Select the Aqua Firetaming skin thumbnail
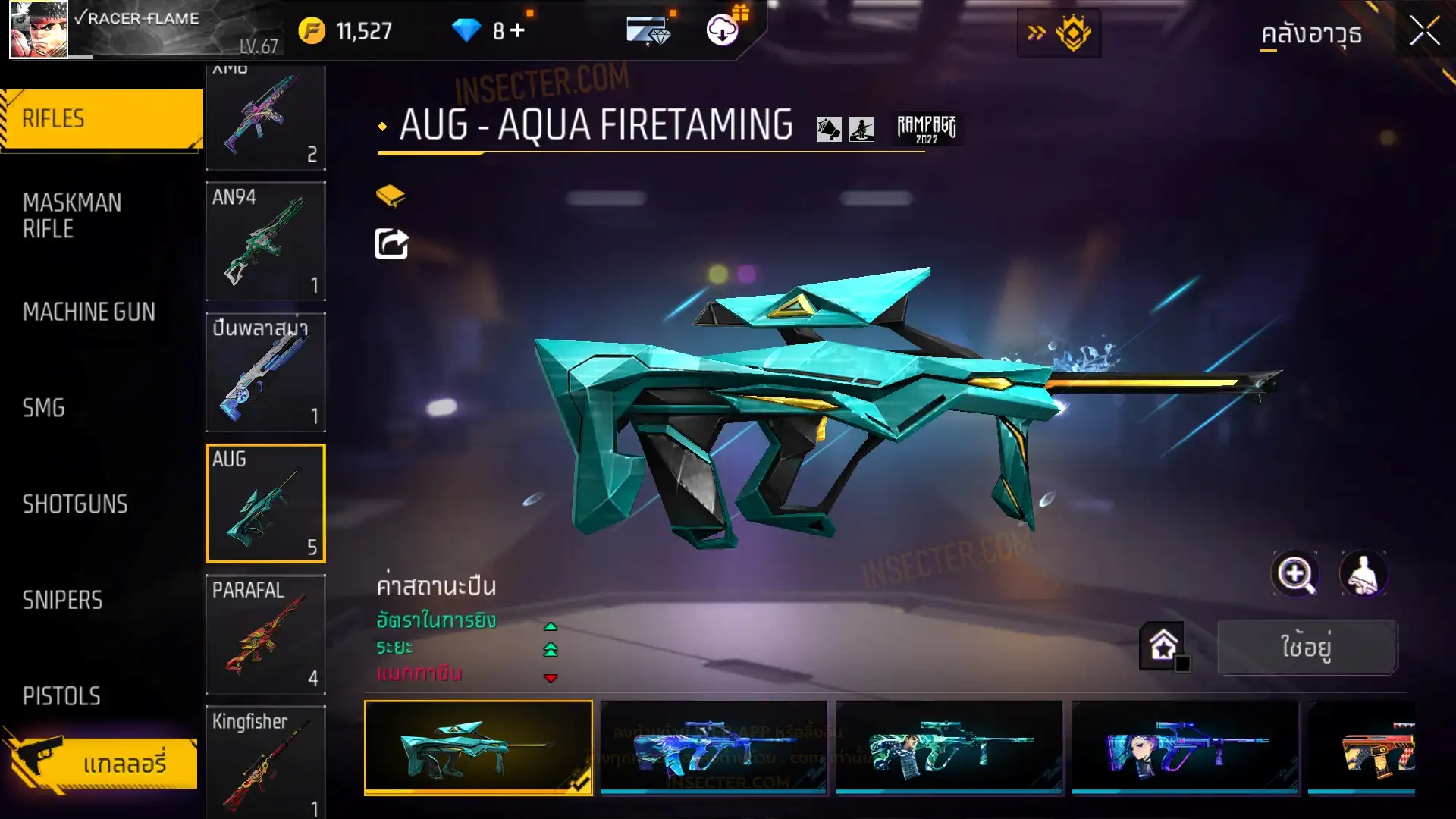This screenshot has width=1456, height=819. click(479, 748)
